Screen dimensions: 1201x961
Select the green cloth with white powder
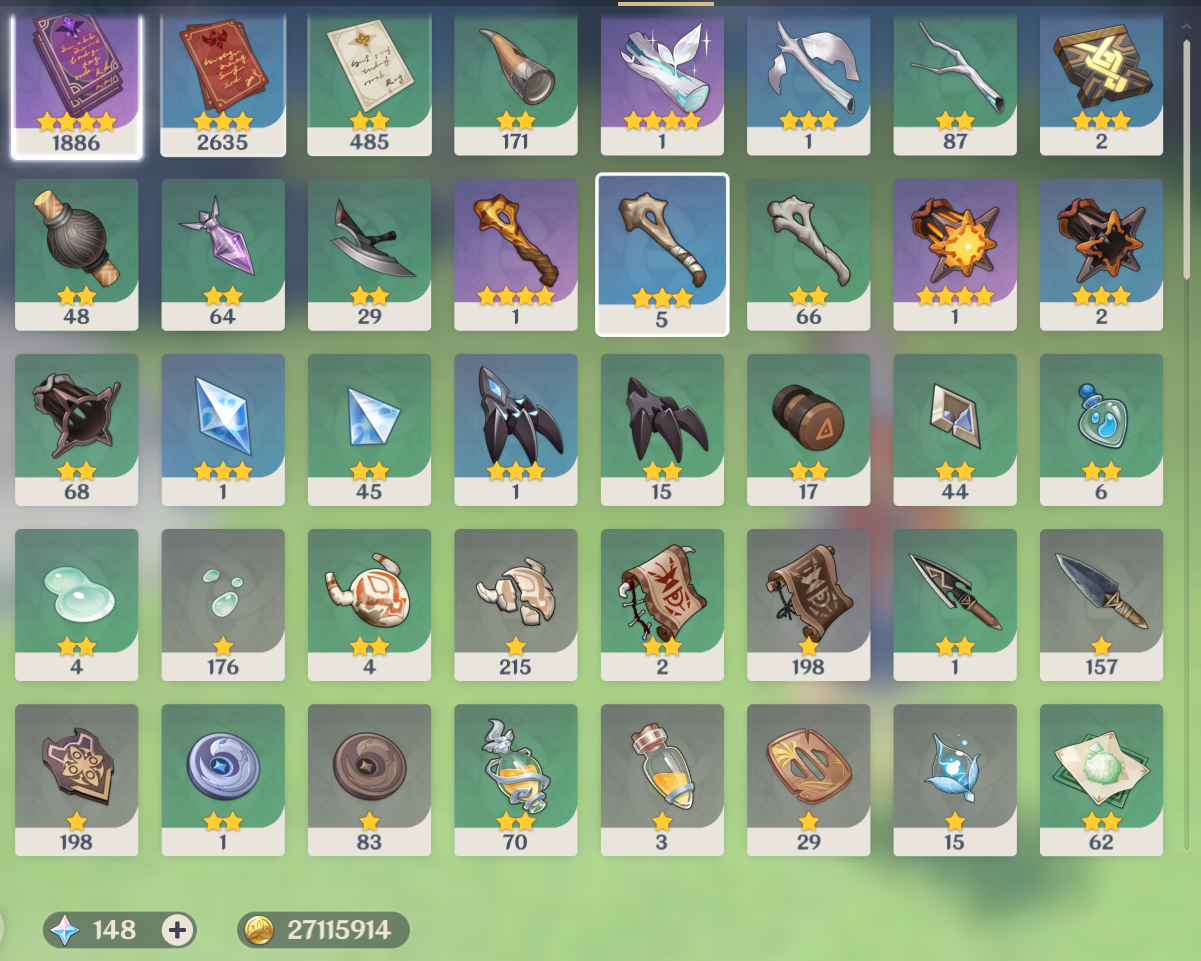pyautogui.click(x=1101, y=779)
